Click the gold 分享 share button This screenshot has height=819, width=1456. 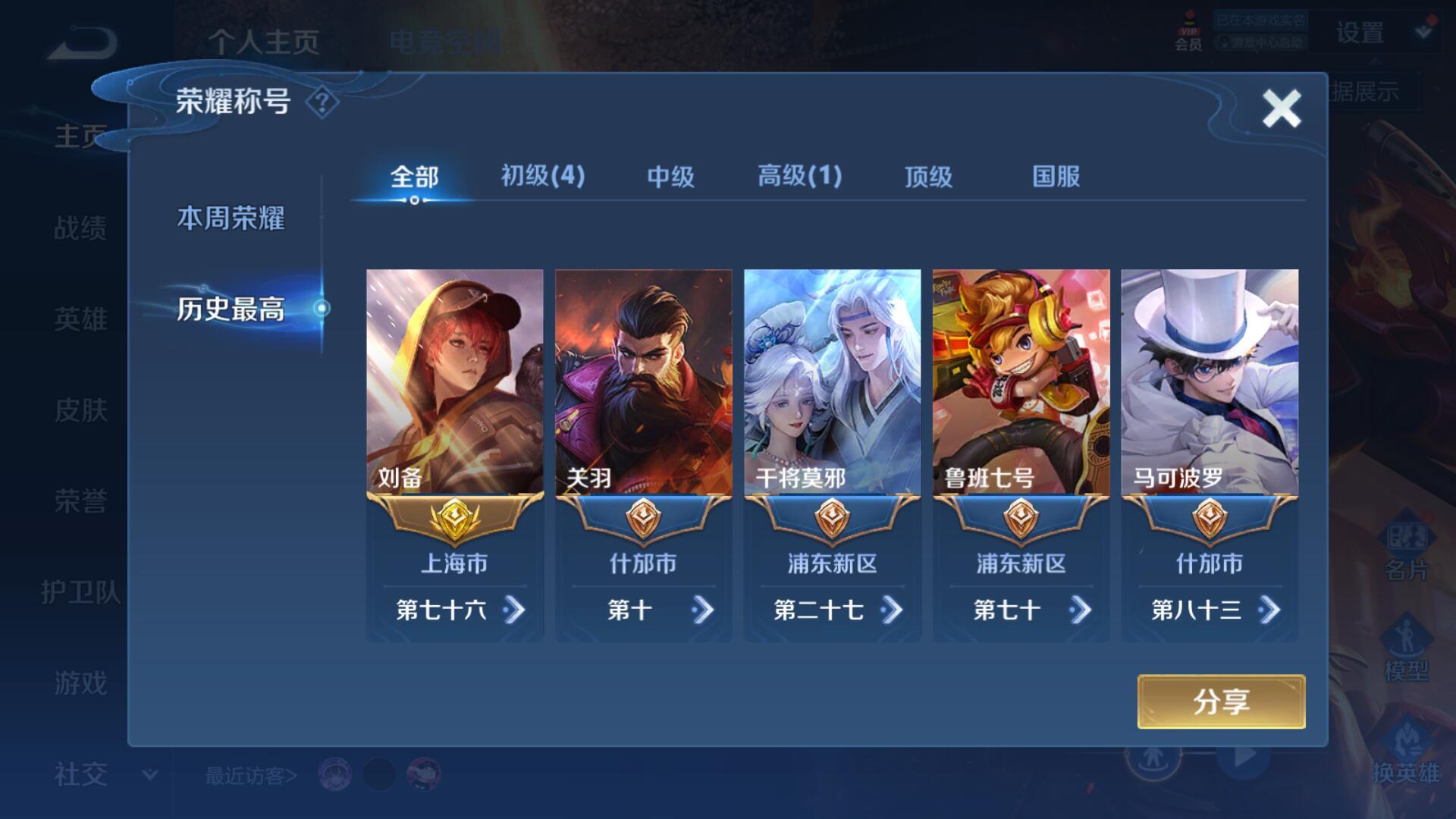coord(1221,701)
